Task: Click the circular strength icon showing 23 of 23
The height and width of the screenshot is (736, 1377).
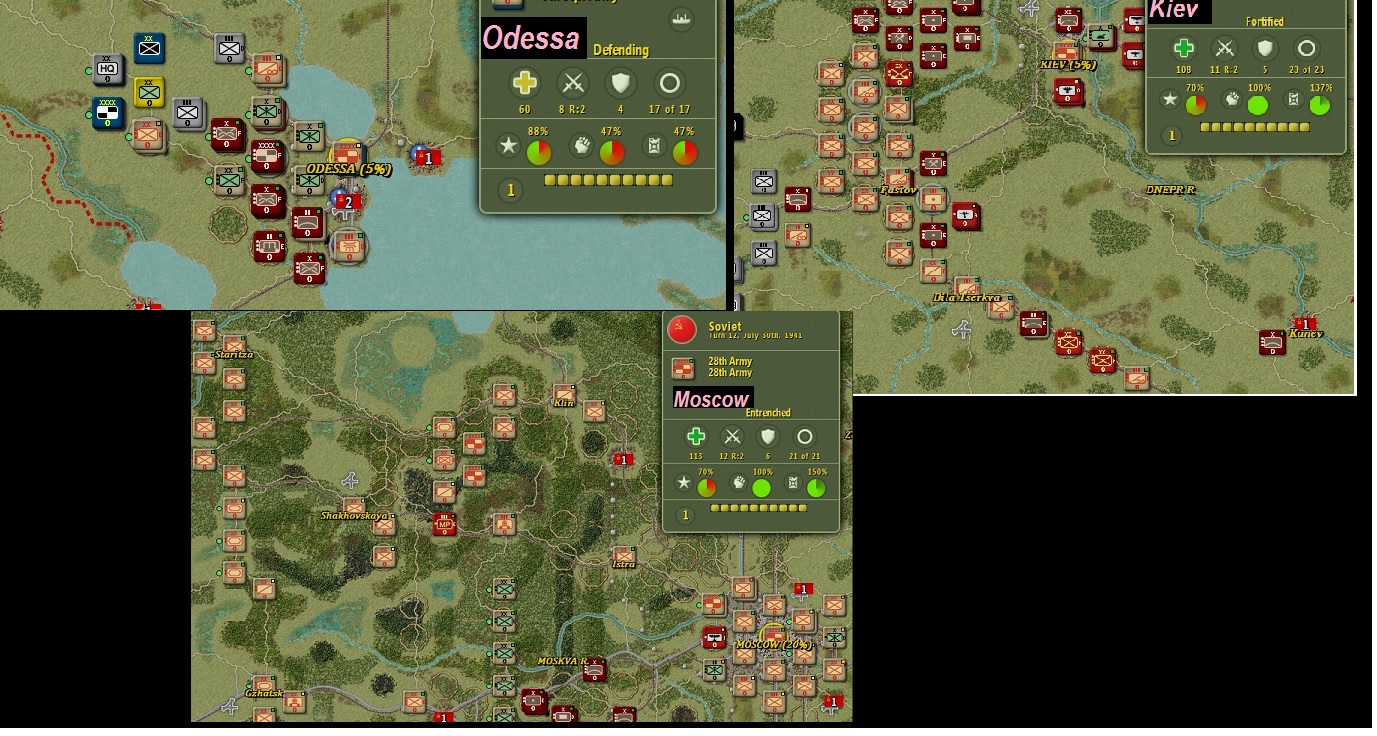Action: tap(1306, 48)
